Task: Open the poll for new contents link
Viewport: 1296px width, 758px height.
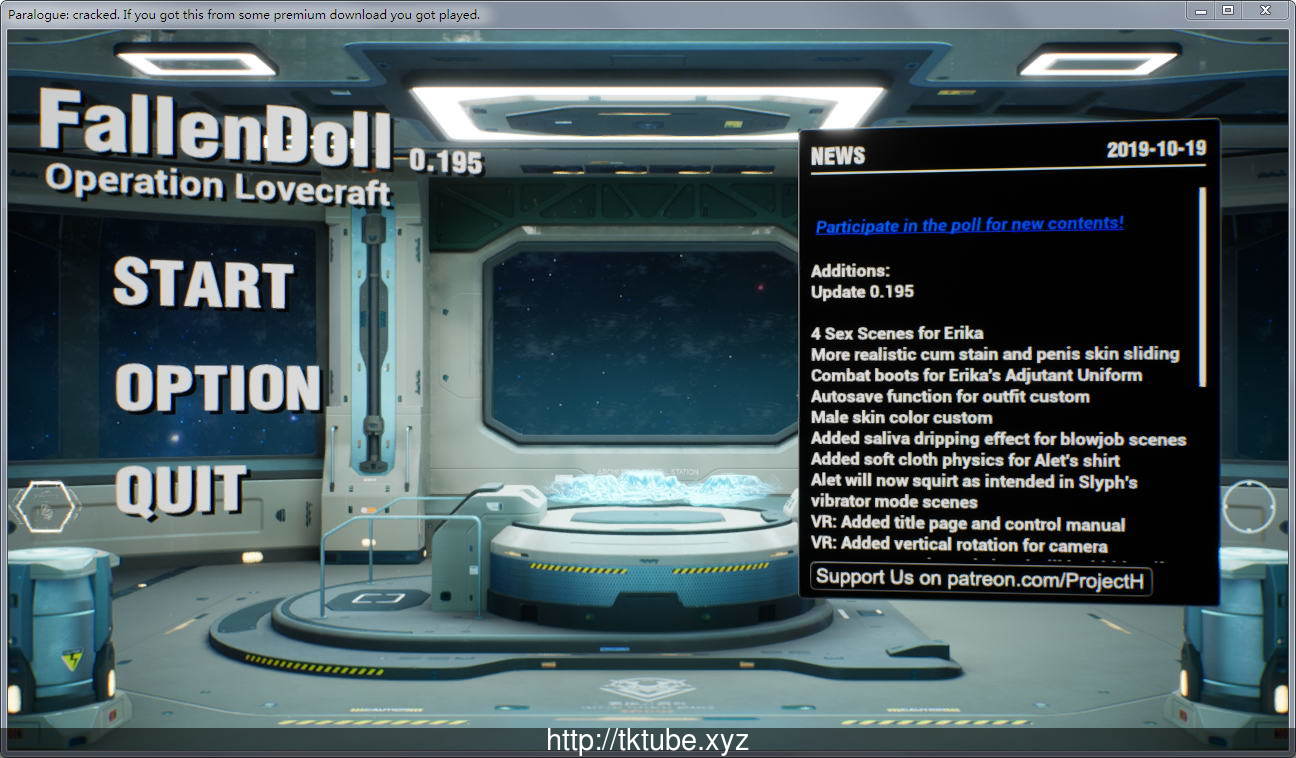Action: point(969,225)
